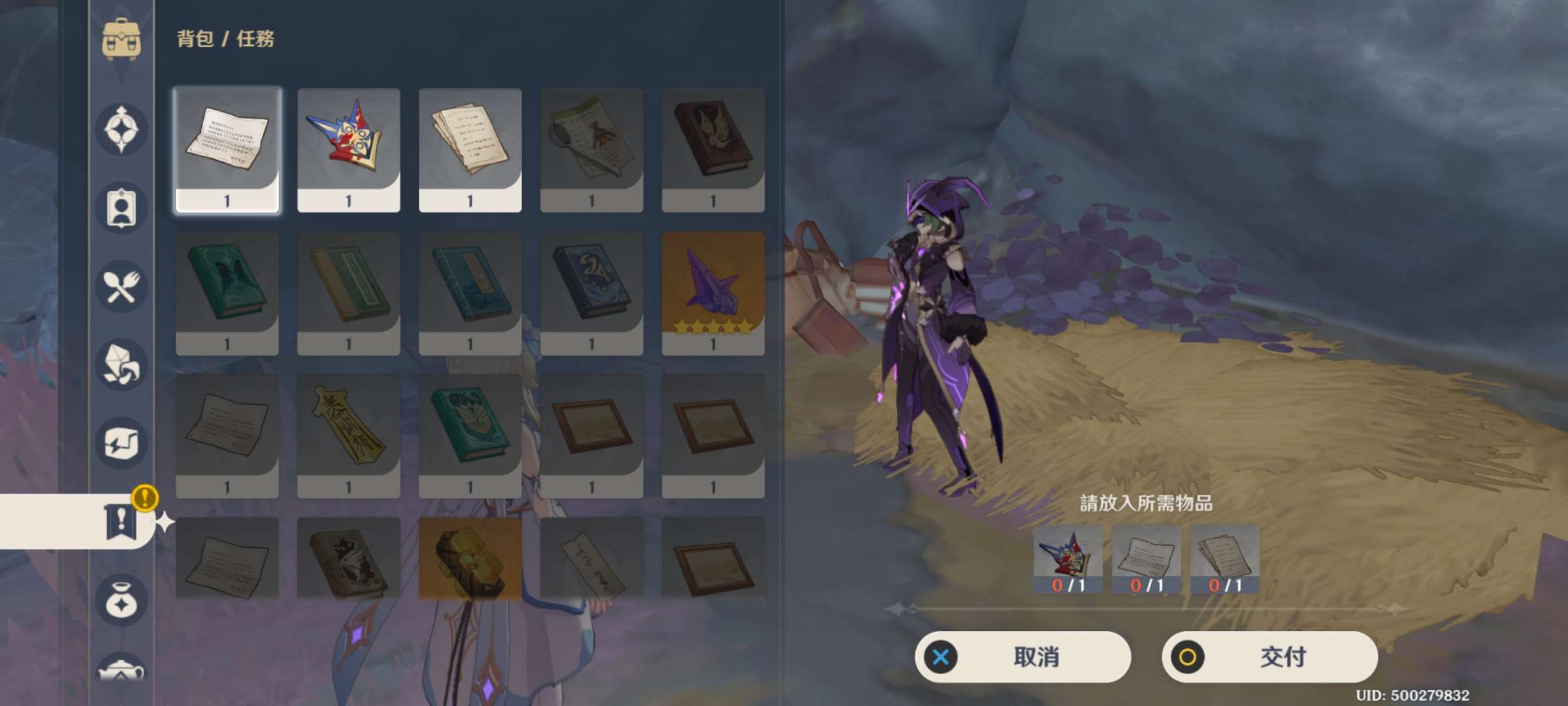Select the dark brown book with flame emblem

click(713, 150)
